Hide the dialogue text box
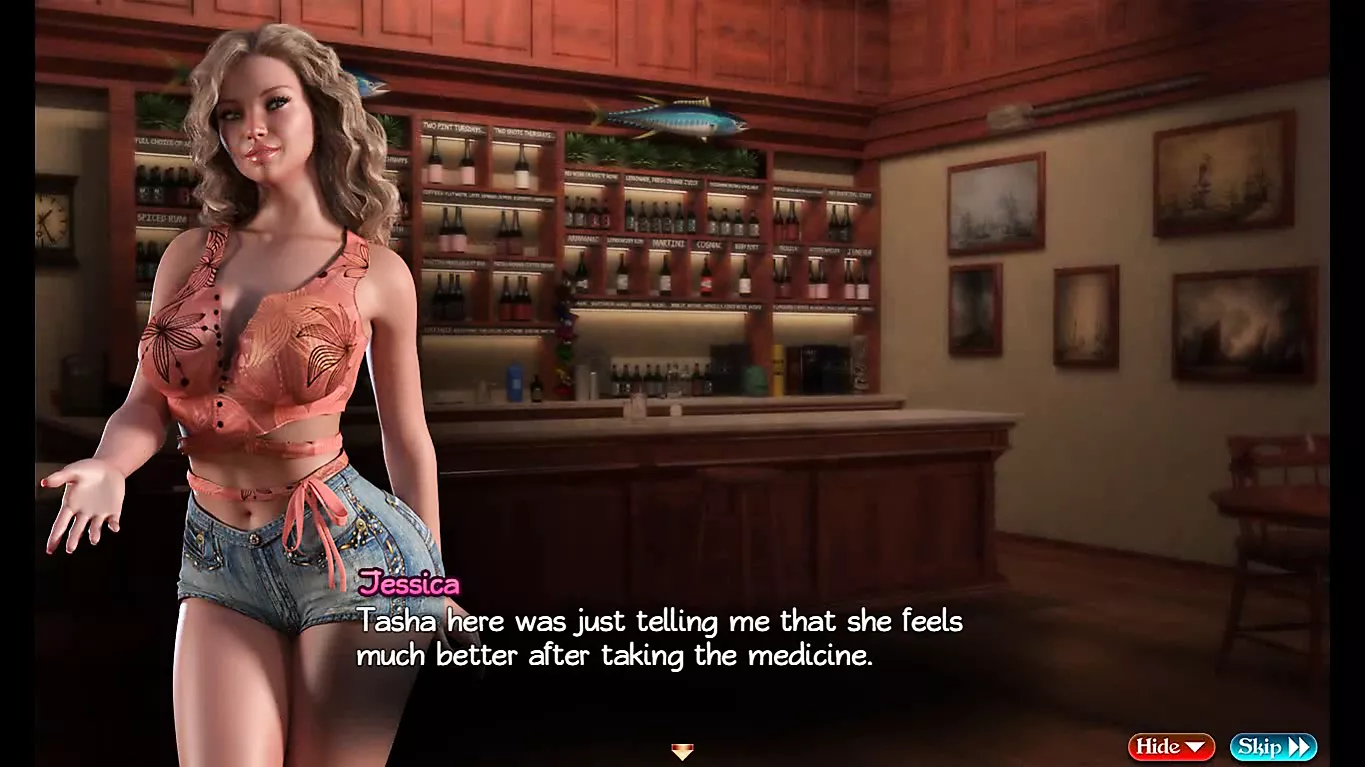The image size is (1365, 767). pos(1170,746)
